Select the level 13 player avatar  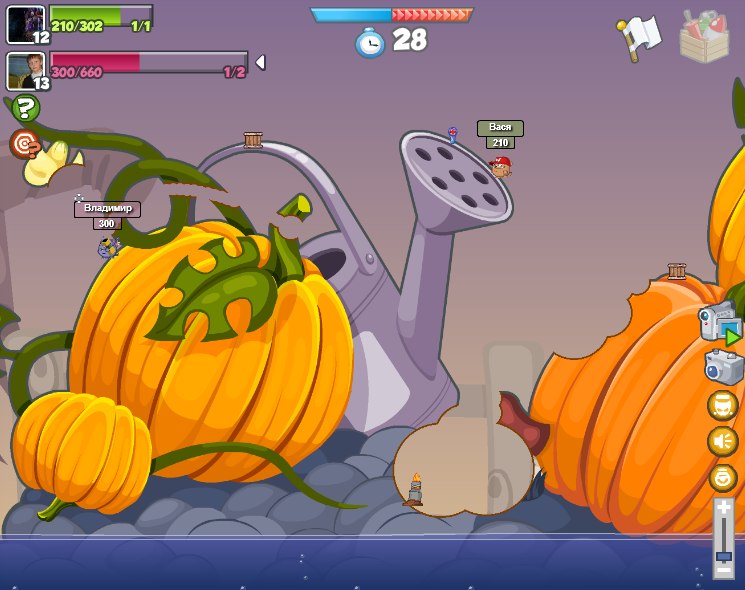25,70
